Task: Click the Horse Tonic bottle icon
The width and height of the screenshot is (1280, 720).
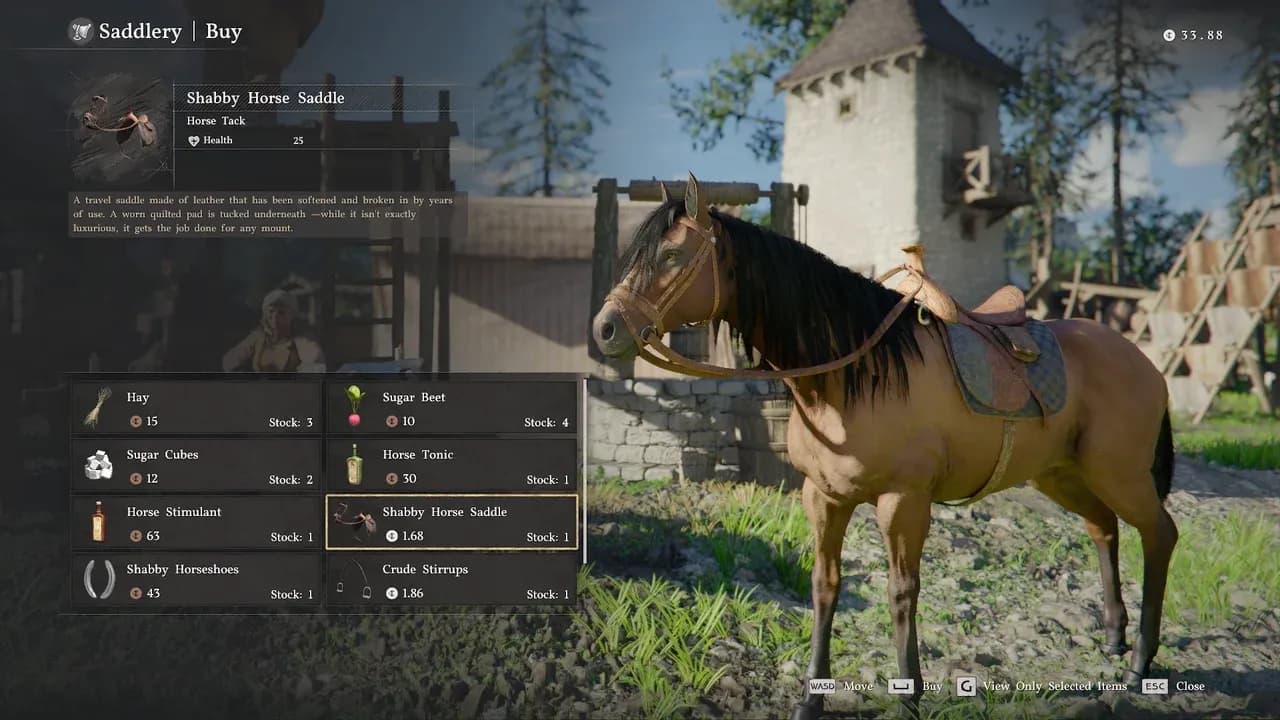Action: pyautogui.click(x=353, y=464)
